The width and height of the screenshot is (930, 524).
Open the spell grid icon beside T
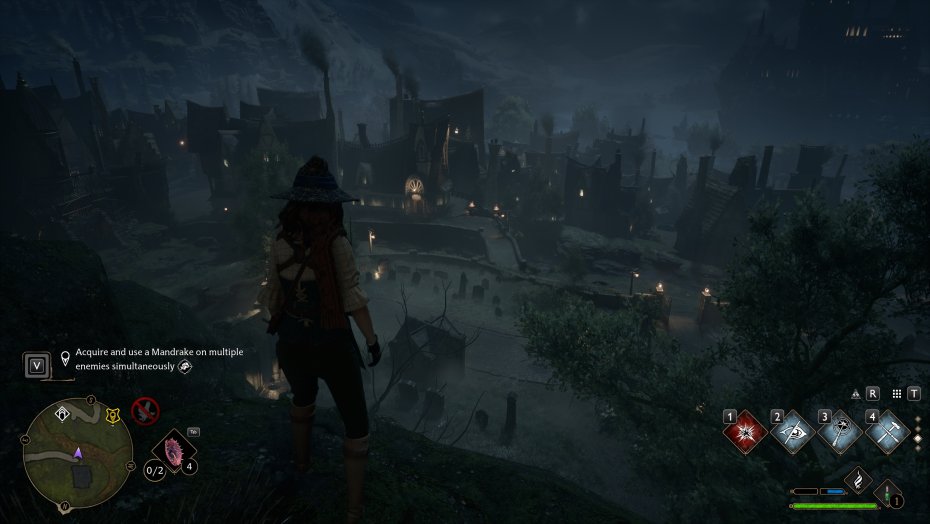897,394
